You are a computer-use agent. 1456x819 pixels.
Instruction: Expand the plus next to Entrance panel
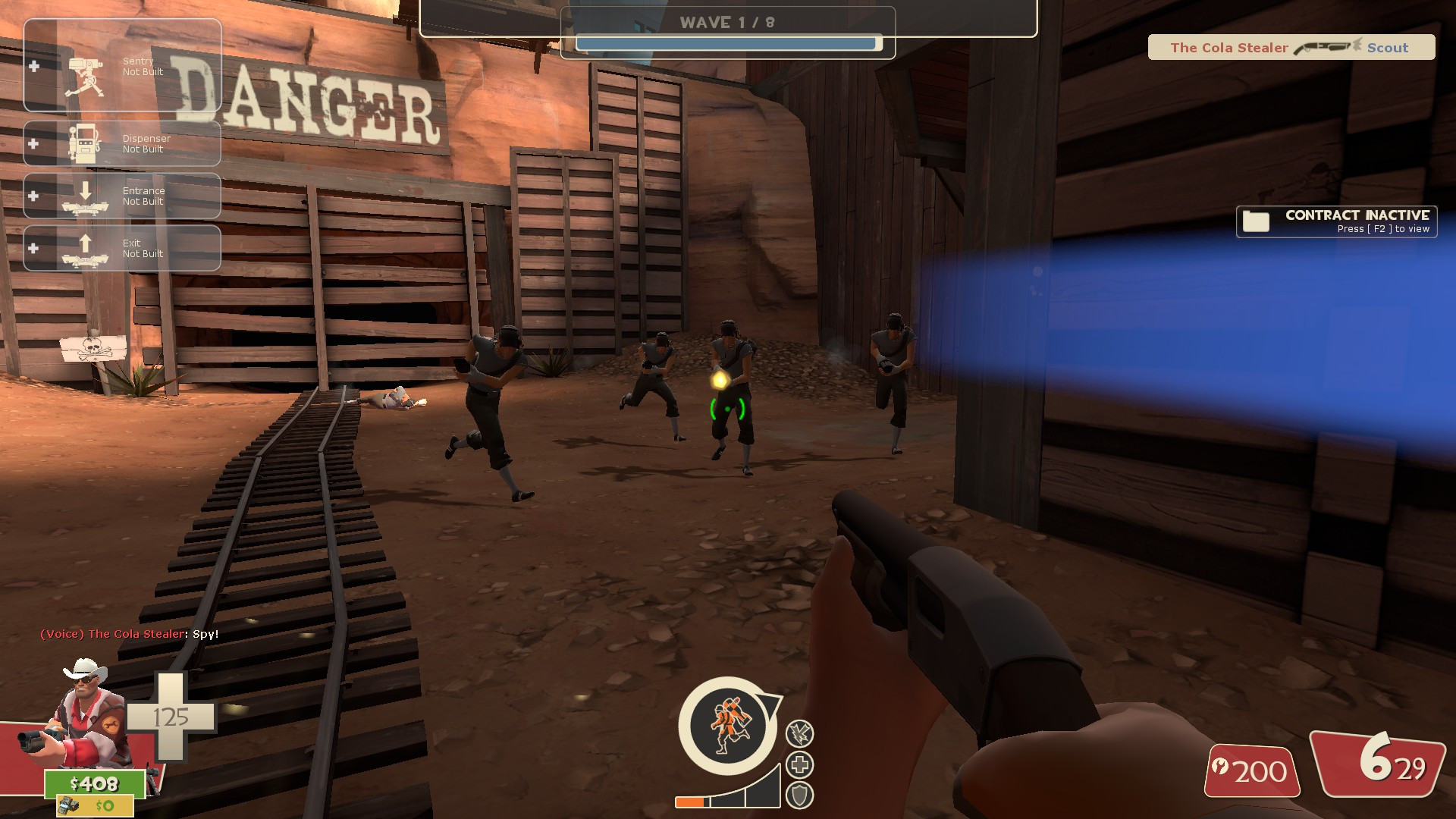33,196
